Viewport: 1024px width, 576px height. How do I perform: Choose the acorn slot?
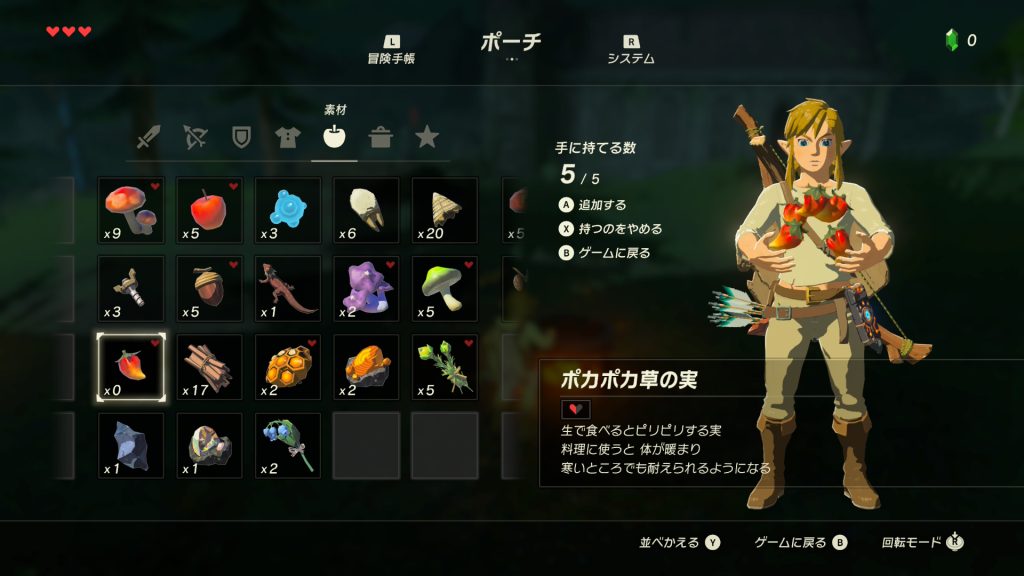click(209, 288)
